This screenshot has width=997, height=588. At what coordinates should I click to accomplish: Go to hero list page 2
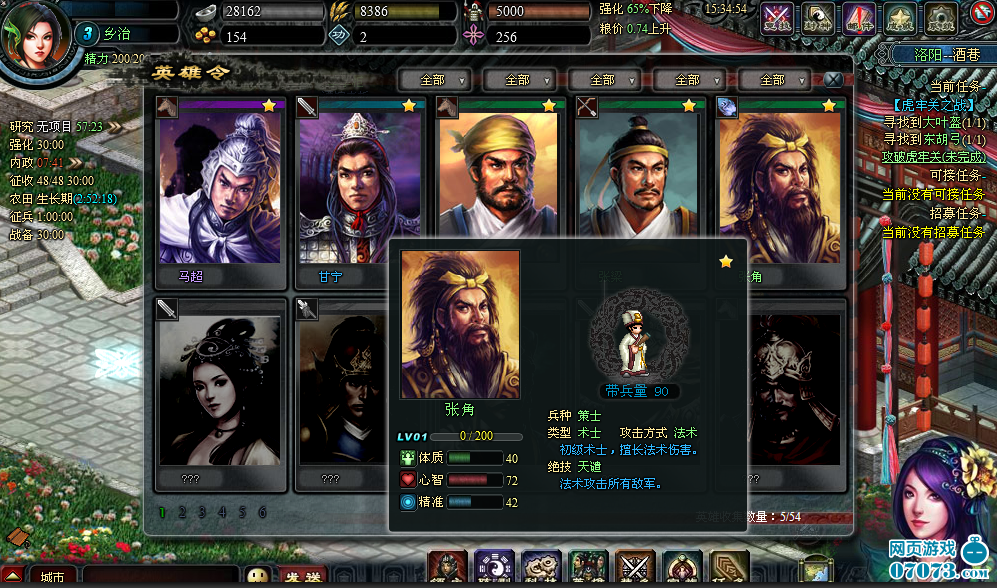pyautogui.click(x=182, y=513)
